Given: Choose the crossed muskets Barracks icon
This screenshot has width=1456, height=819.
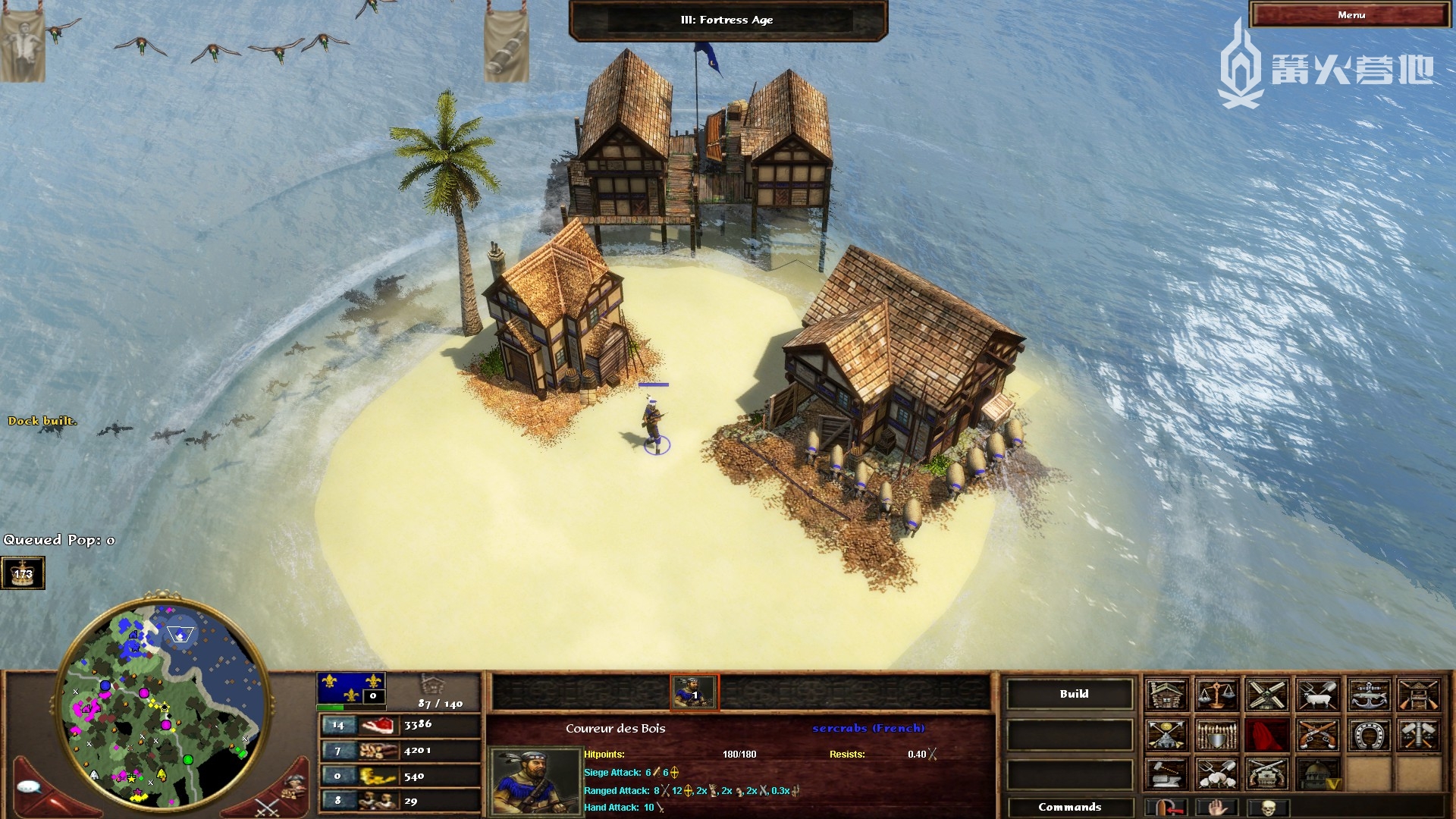Looking at the screenshot, I should (x=1318, y=734).
